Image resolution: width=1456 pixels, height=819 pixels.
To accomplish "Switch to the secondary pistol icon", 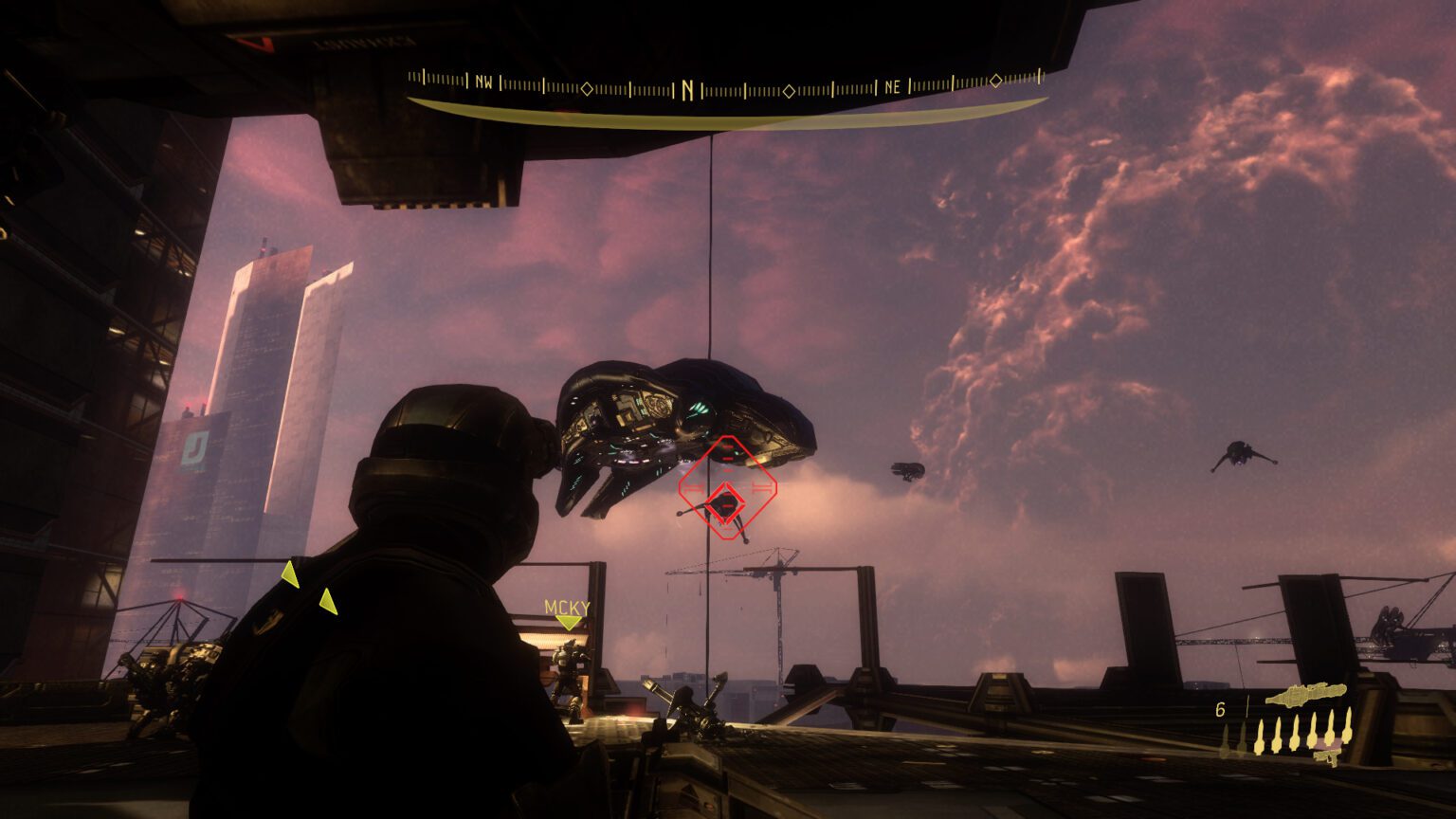I will (x=1328, y=756).
